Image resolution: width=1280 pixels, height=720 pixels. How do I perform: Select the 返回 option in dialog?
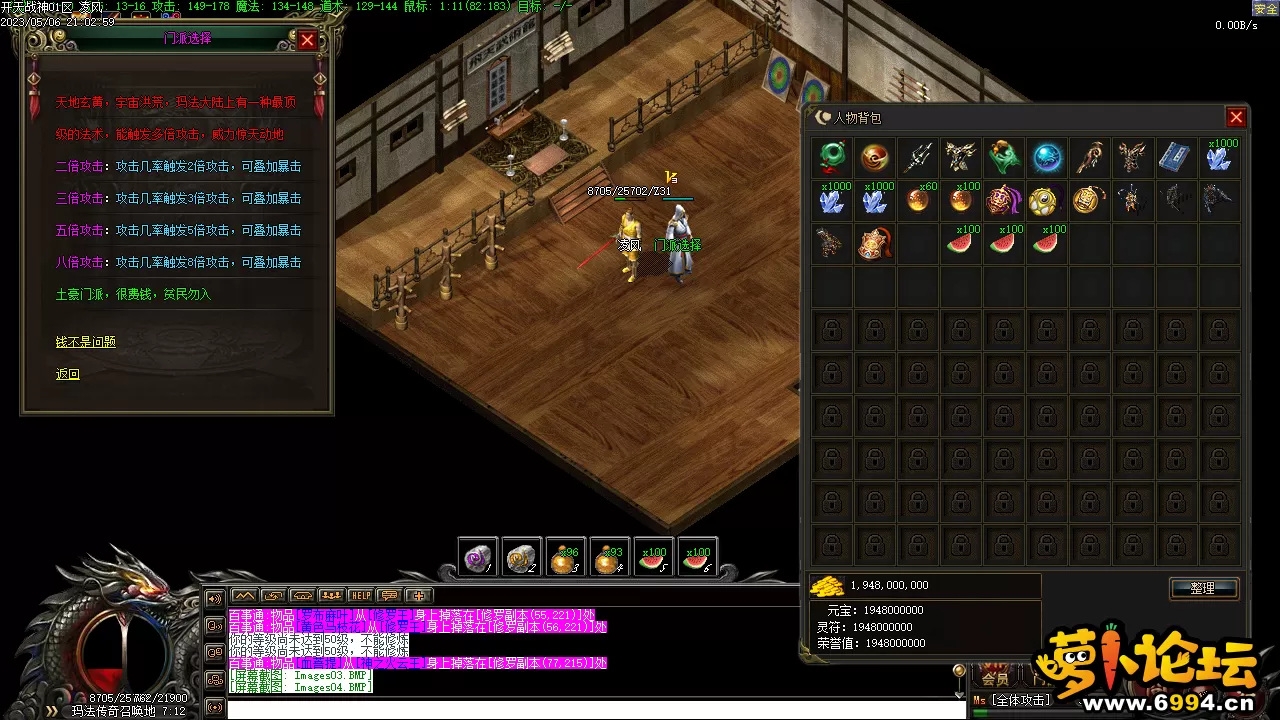coord(68,374)
